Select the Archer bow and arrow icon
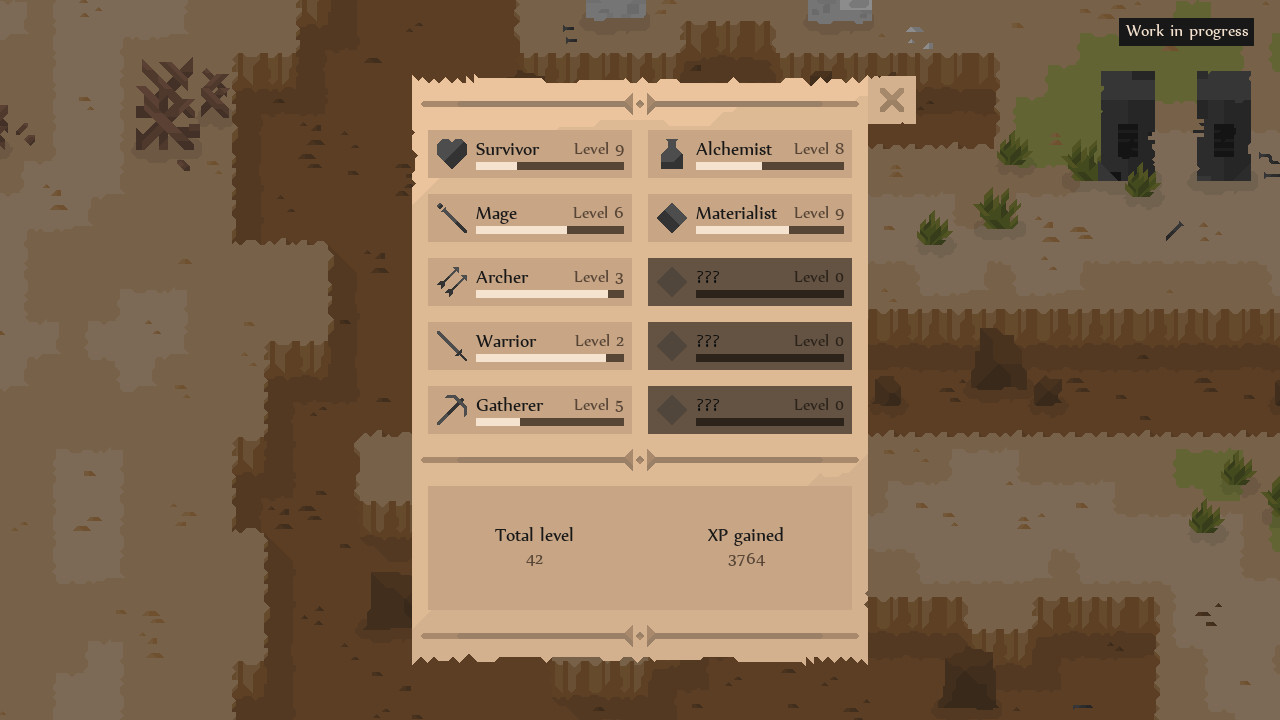This screenshot has width=1280, height=720. point(452,282)
